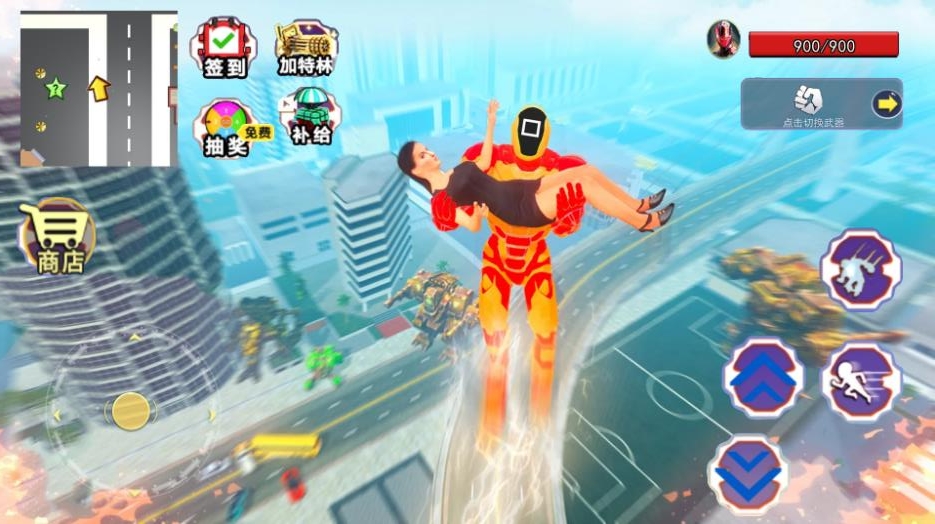
Task: Tap the fist weapon slot
Action: coord(806,99)
